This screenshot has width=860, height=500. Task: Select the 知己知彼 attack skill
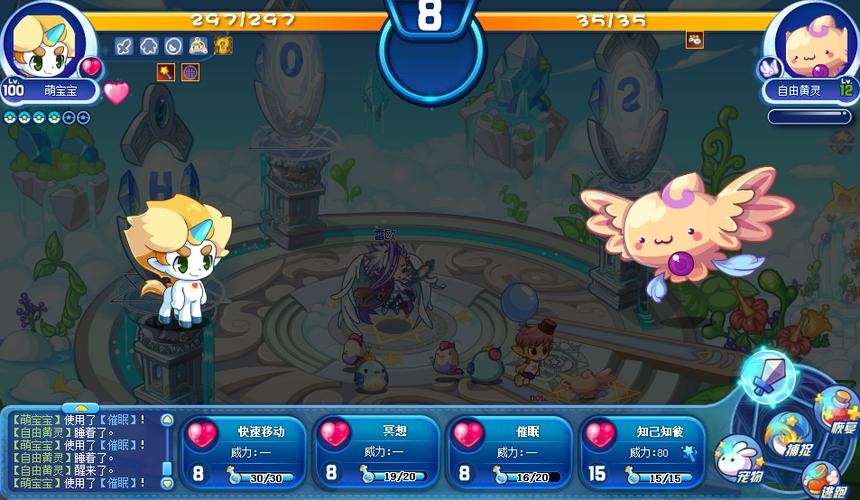(642, 452)
